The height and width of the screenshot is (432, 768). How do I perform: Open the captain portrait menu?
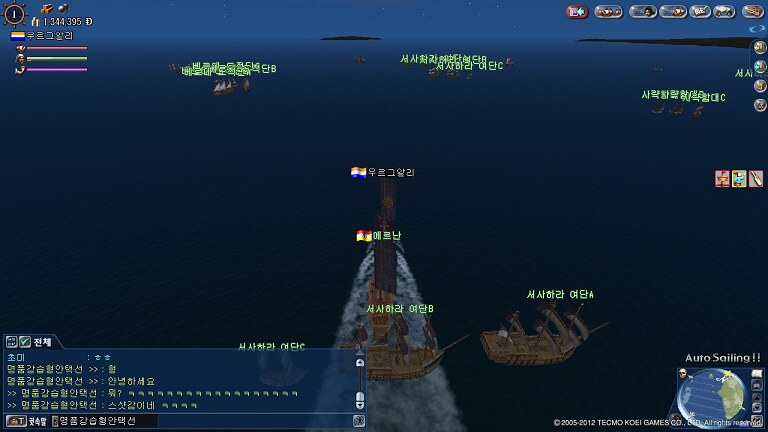[x=643, y=11]
